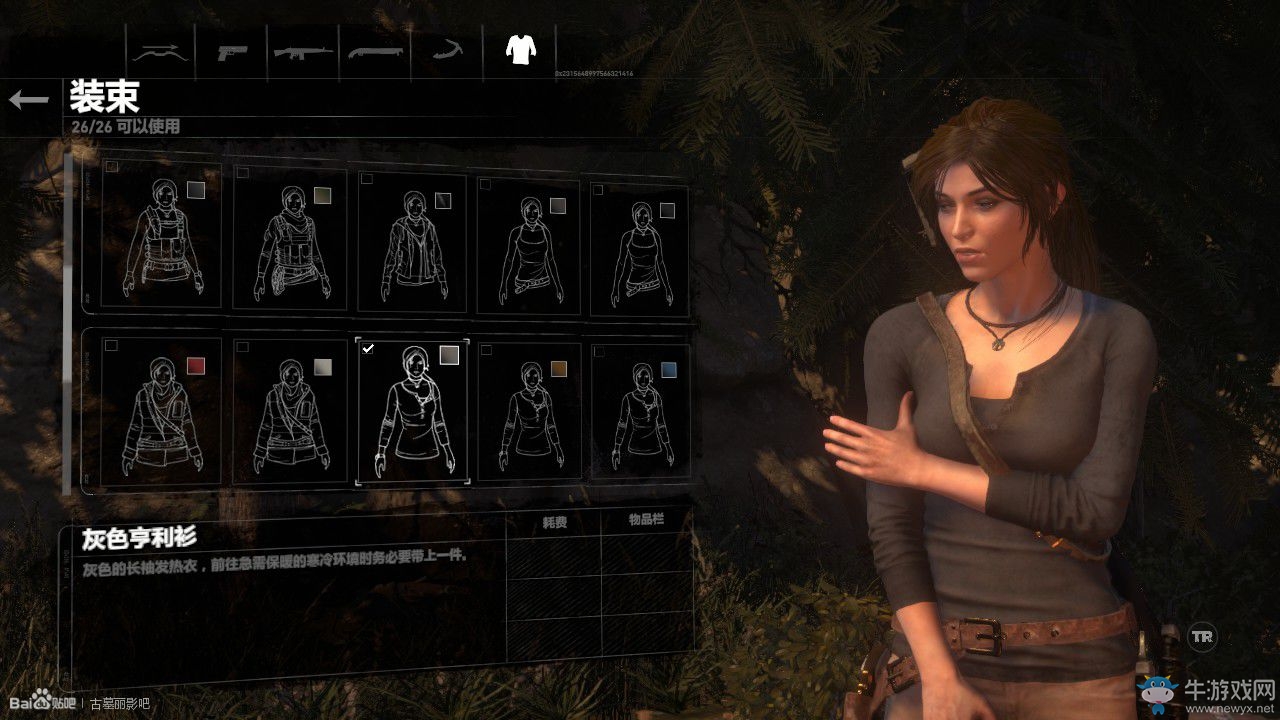Image resolution: width=1280 pixels, height=720 pixels.
Task: Open the pistol weapon tab
Action: 233,51
